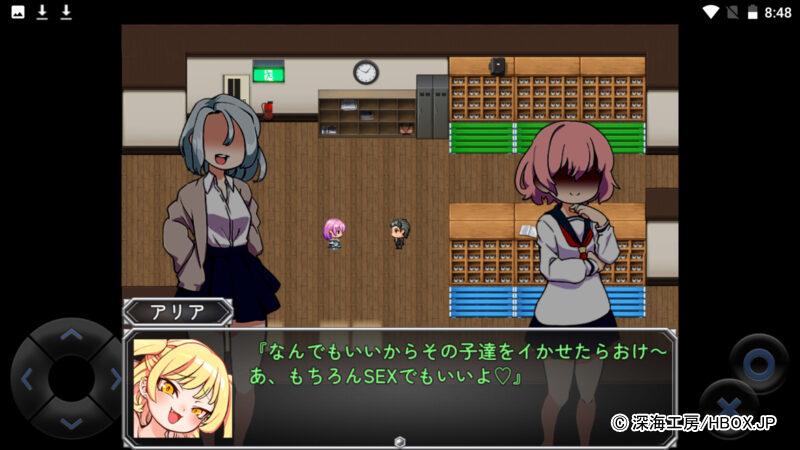Tap the up arrow on the virtual d-pad

[70, 335]
